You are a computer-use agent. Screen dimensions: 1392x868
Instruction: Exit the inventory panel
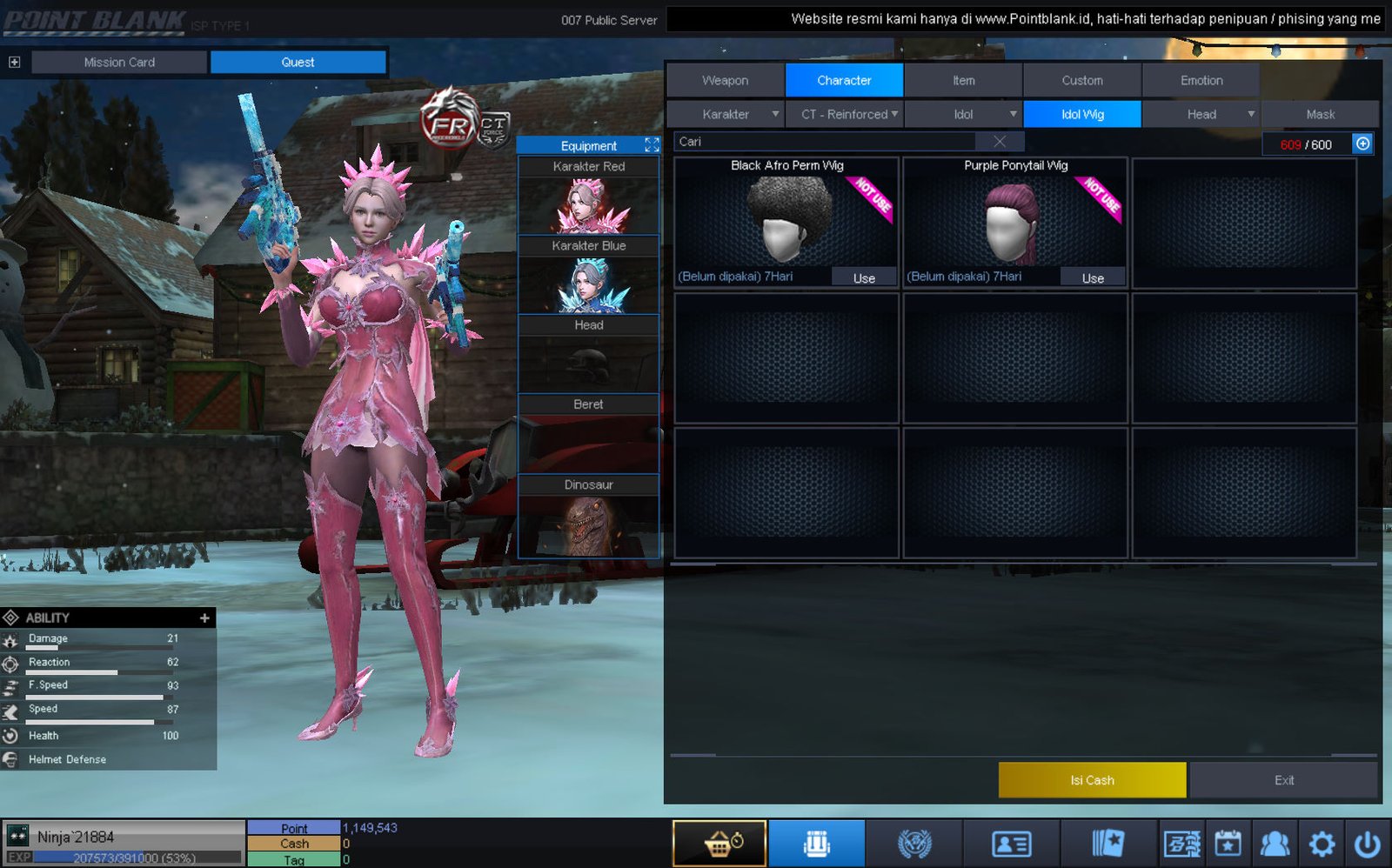point(1283,780)
